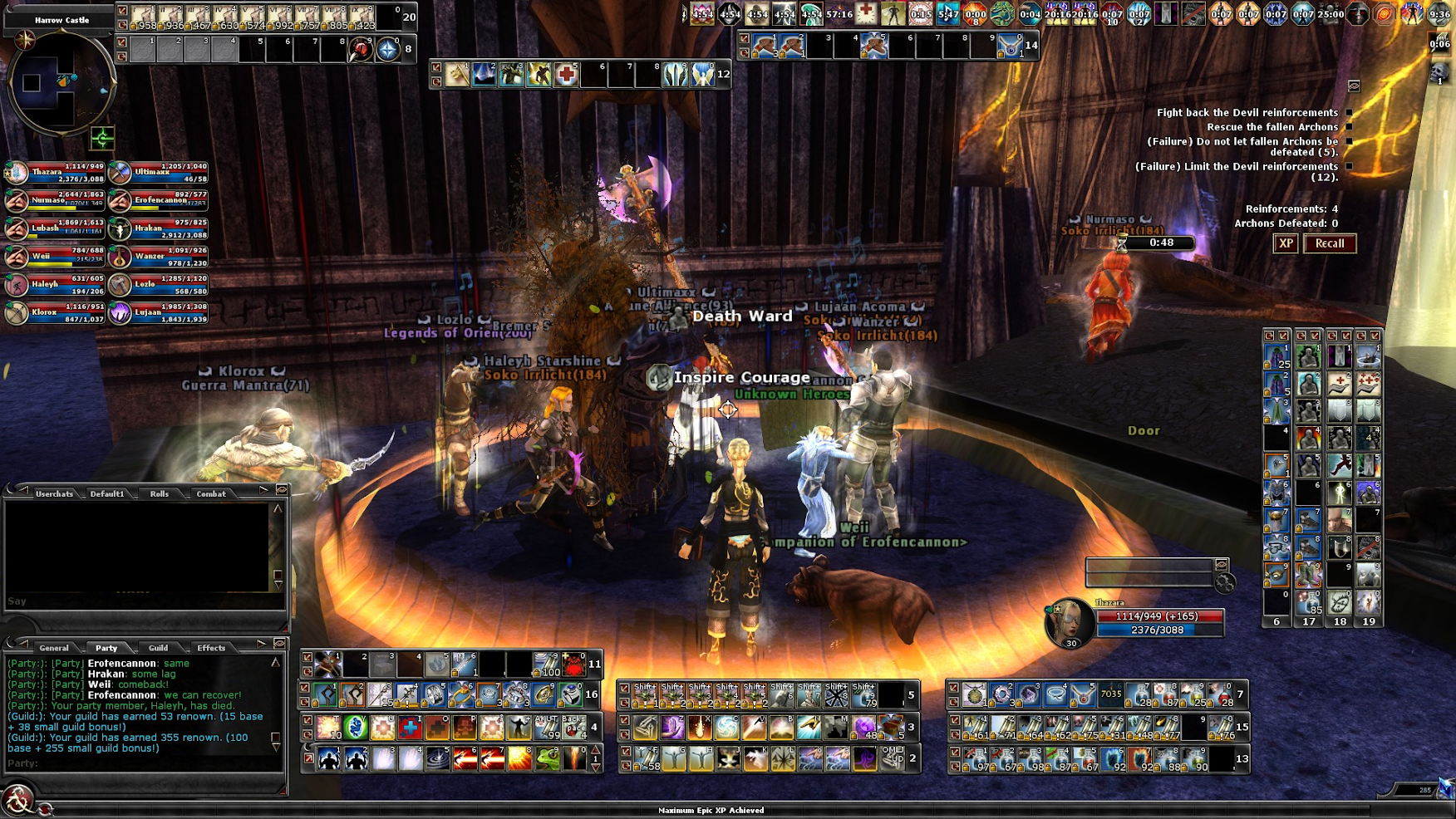Image resolution: width=1456 pixels, height=819 pixels.
Task: Switch to the Combat tab
Action: tap(211, 494)
